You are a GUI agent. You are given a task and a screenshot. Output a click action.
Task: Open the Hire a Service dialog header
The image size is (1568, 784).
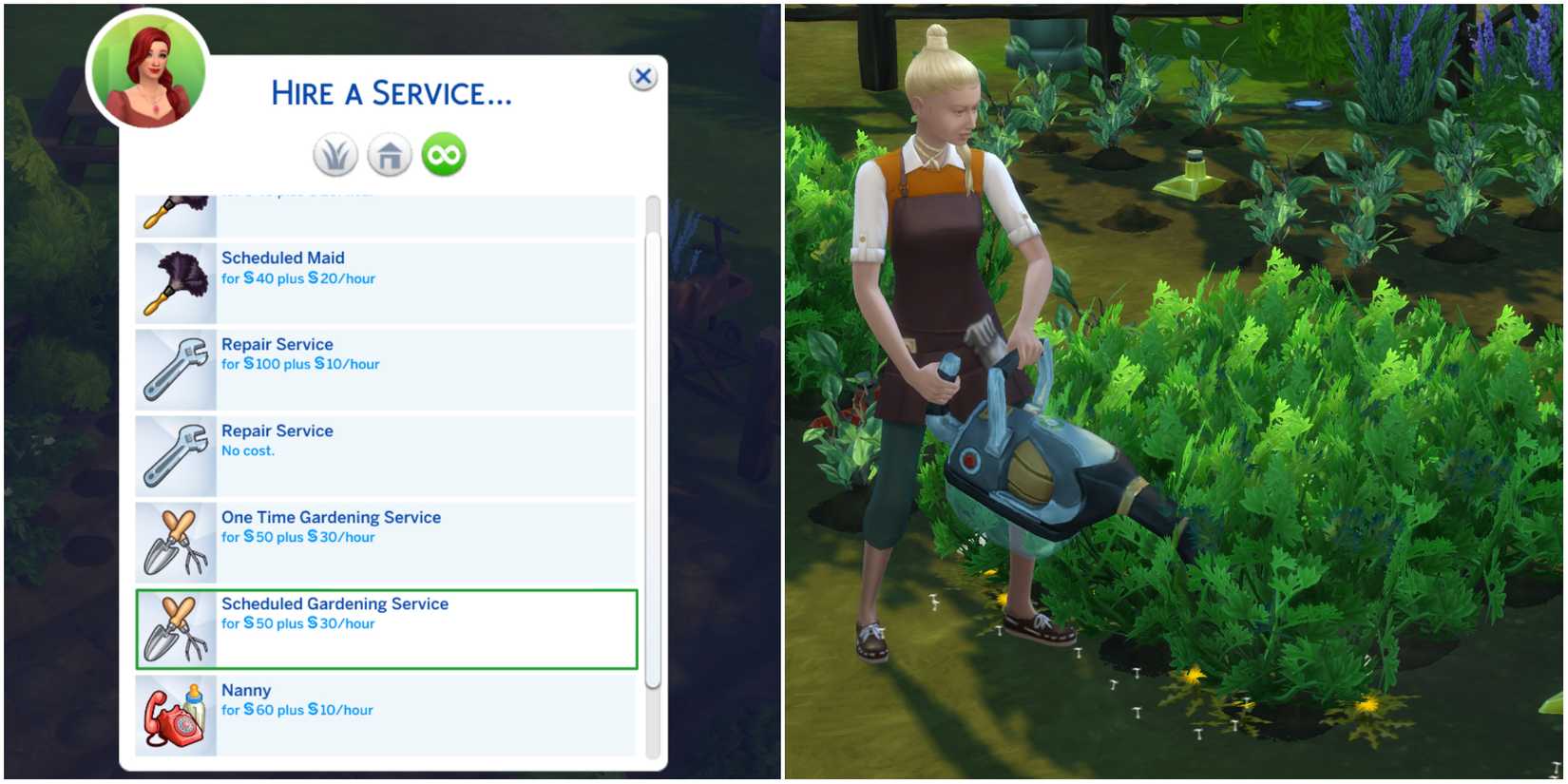click(391, 92)
